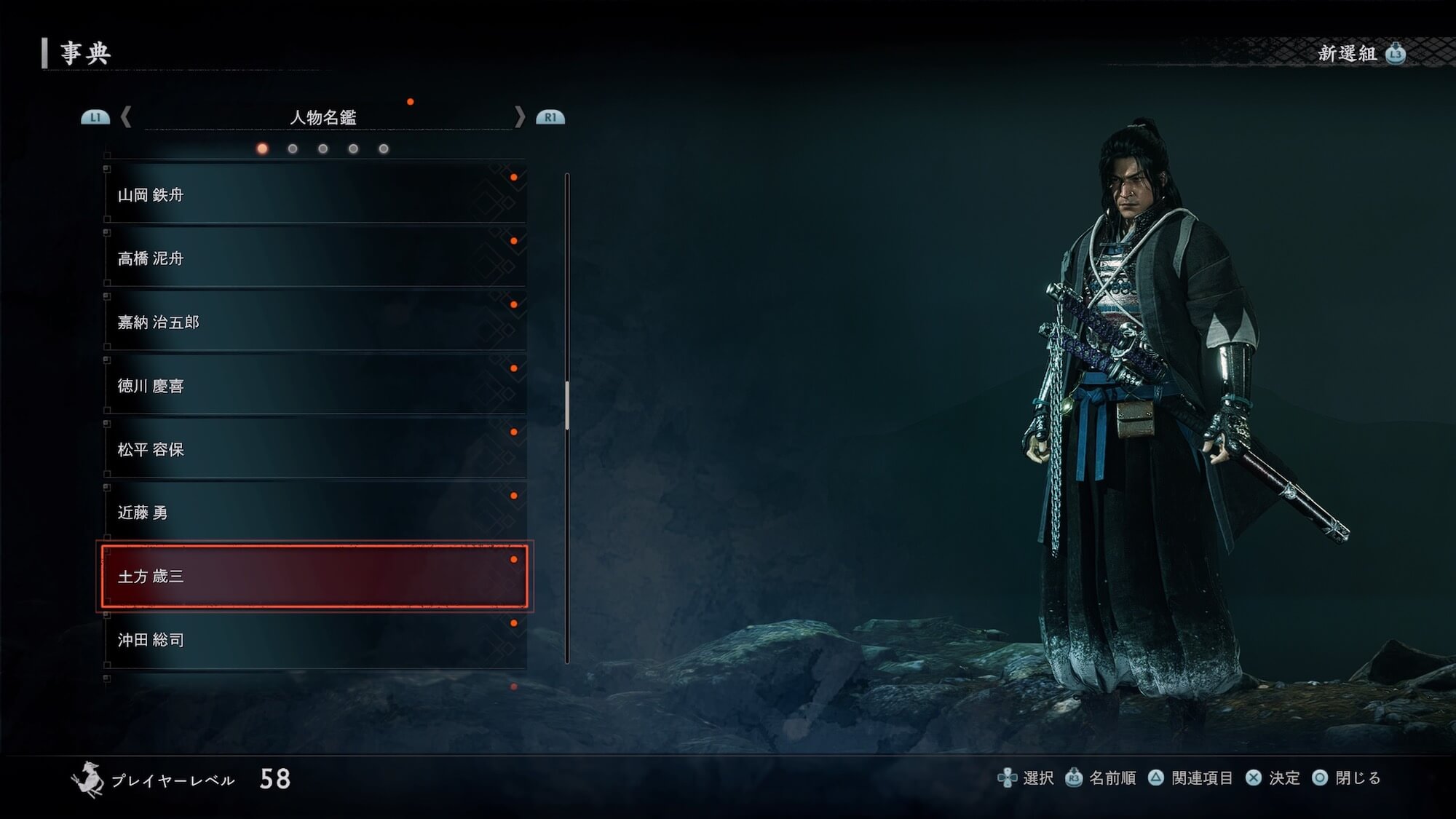Screen dimensions: 1456x819
Task: Confirm the selection with 決定
Action: [1273, 778]
